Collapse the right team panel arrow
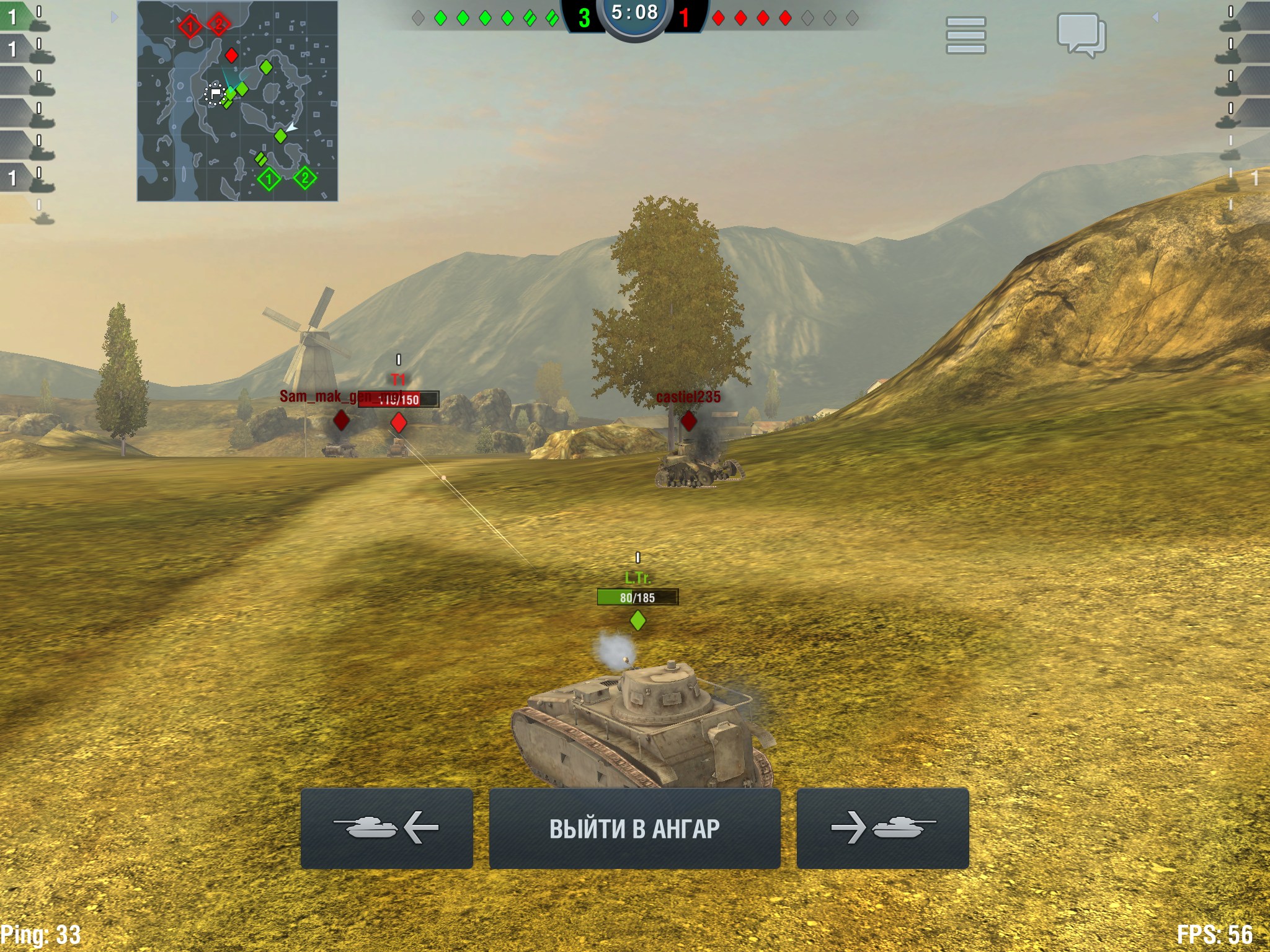 1155,17
